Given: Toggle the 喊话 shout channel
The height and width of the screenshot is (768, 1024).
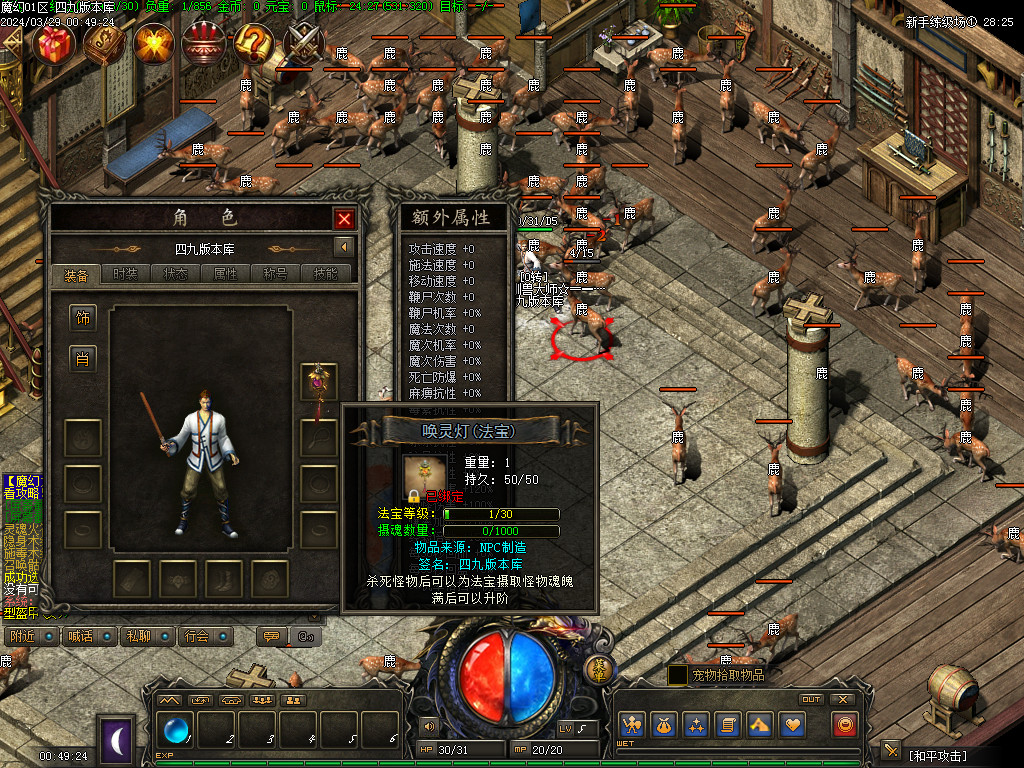Looking at the screenshot, I should (x=88, y=636).
